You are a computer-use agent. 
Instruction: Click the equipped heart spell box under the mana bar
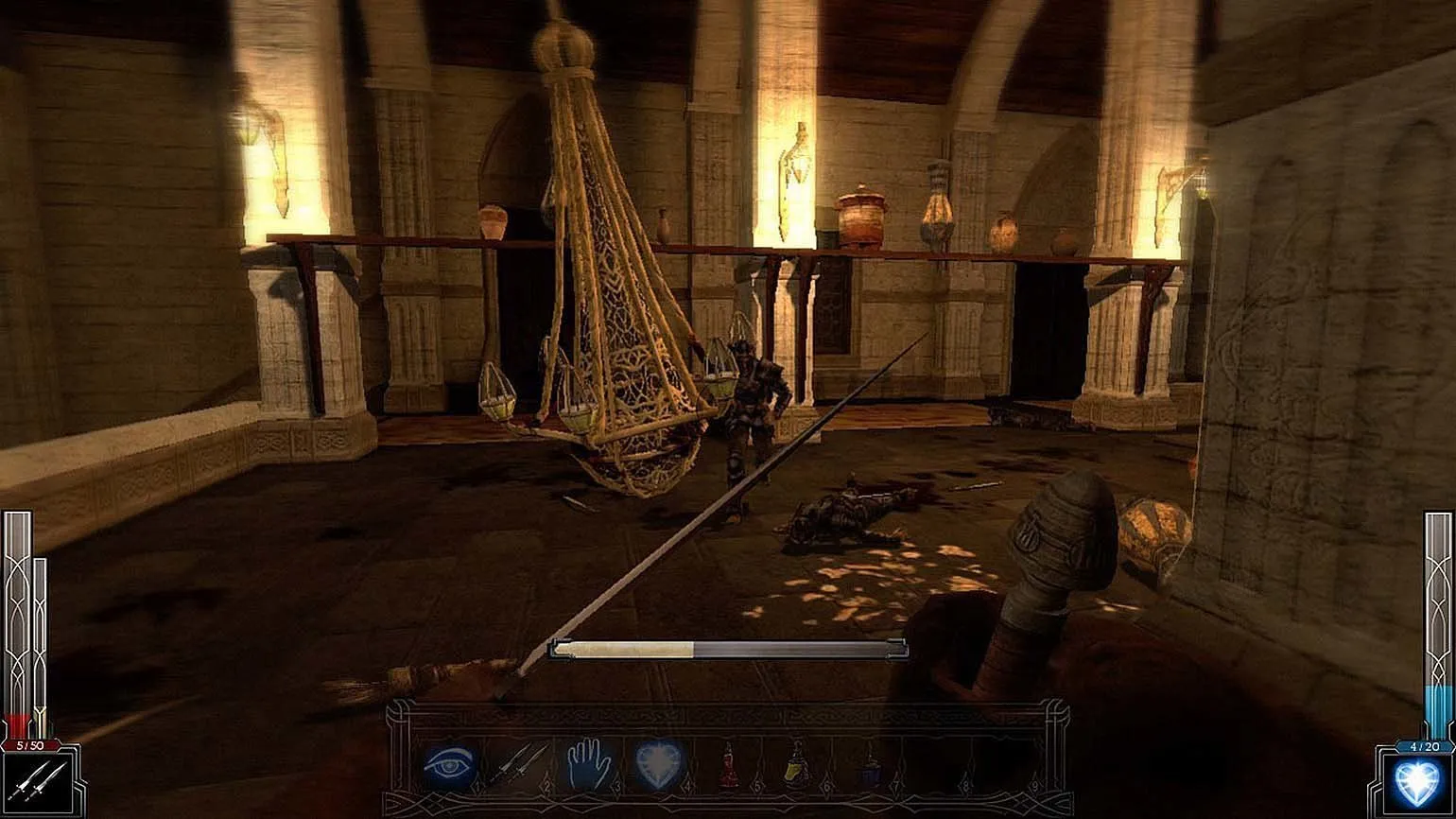(x=1414, y=783)
